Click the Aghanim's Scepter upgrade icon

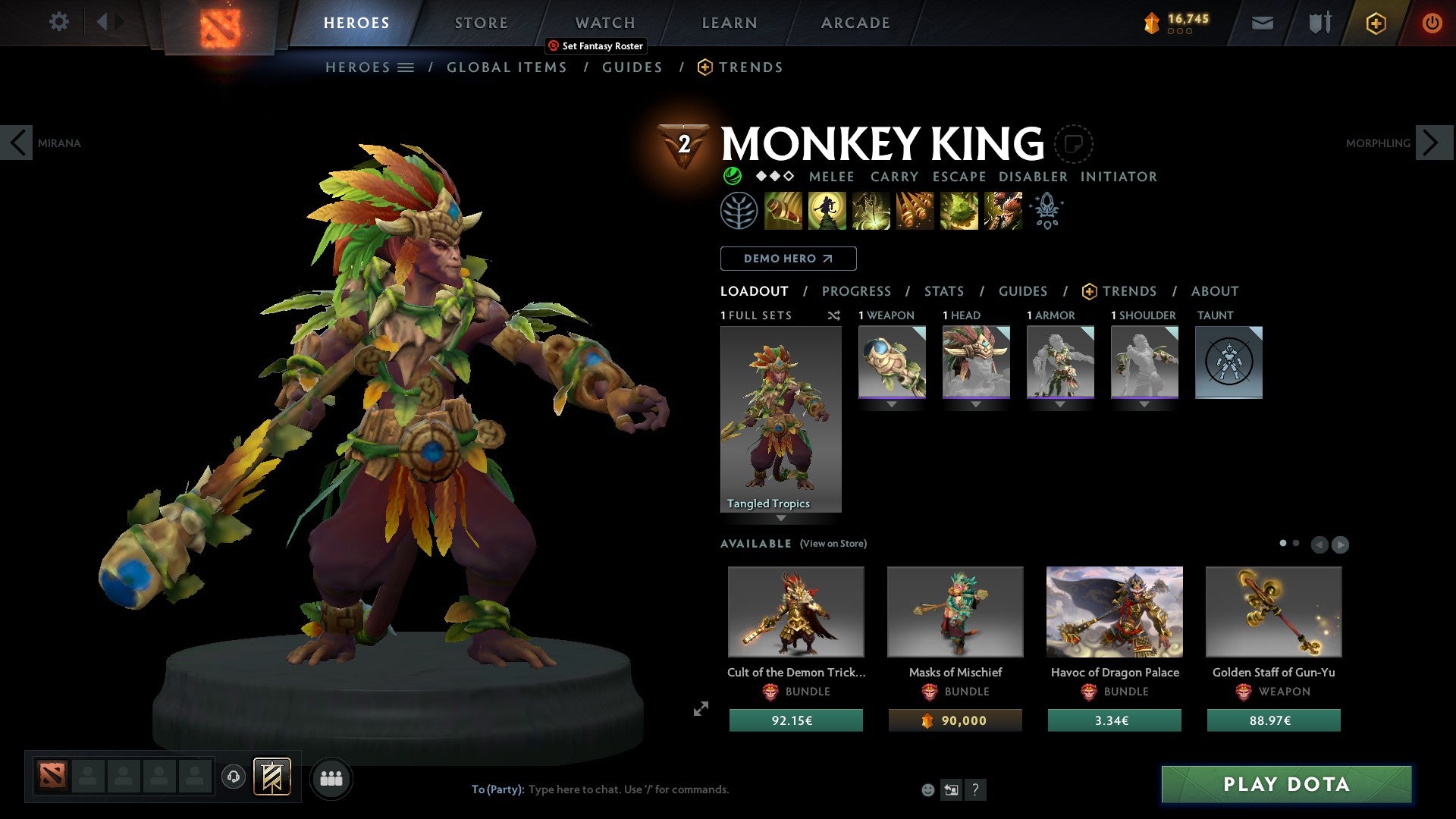1046,211
